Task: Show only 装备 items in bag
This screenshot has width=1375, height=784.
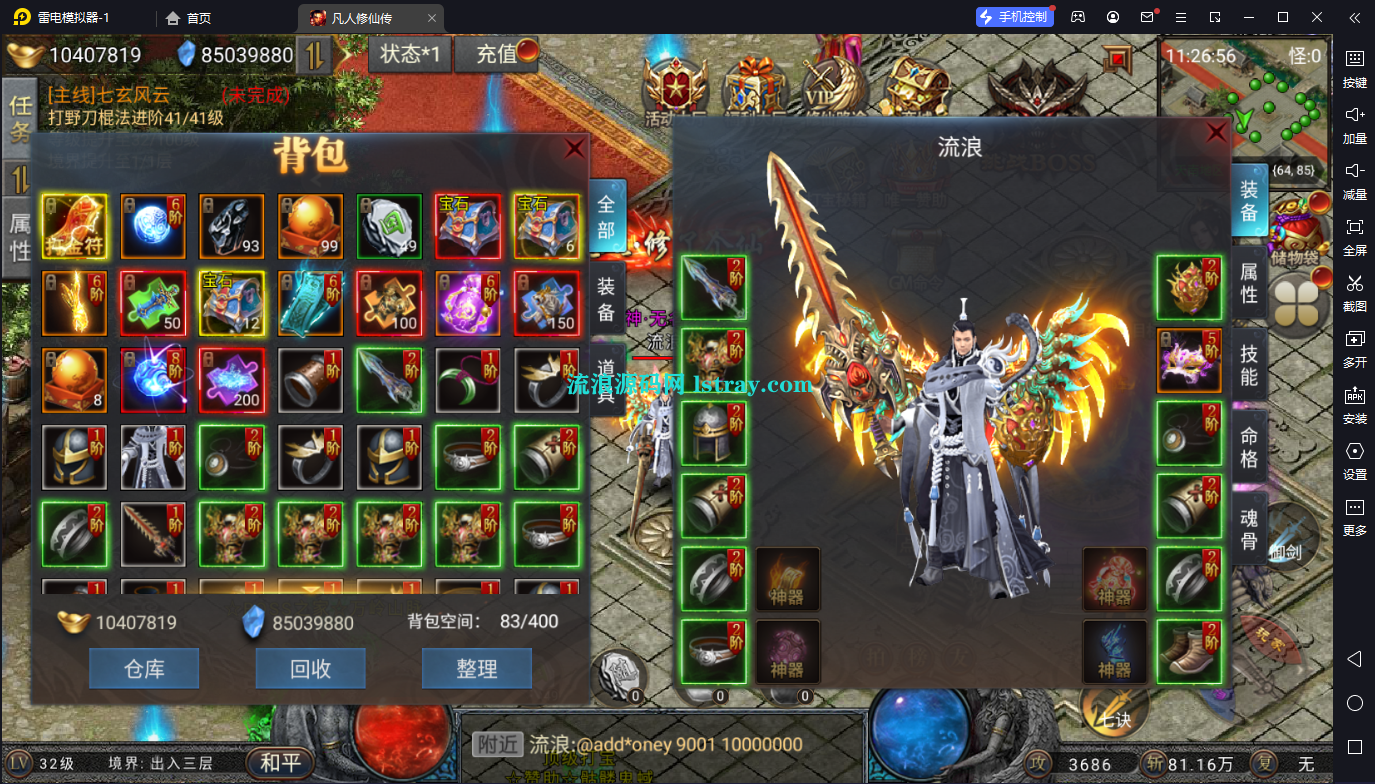Action: pyautogui.click(x=607, y=299)
